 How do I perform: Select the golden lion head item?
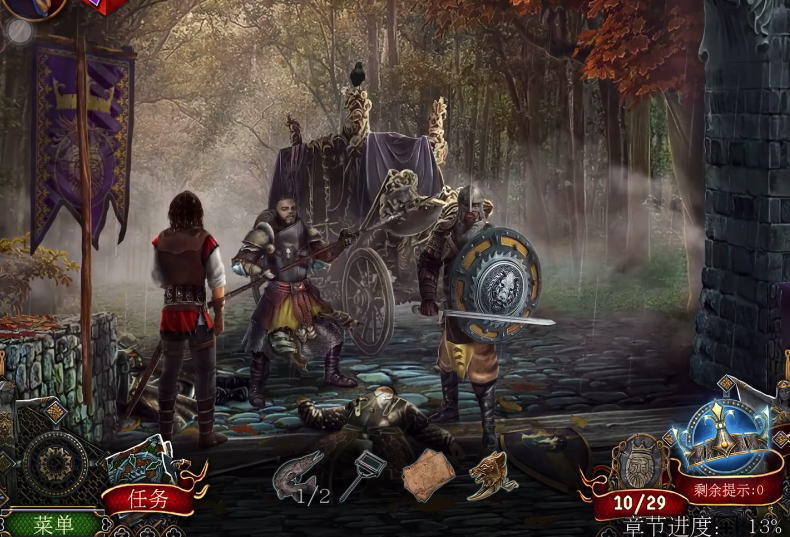click(x=492, y=472)
